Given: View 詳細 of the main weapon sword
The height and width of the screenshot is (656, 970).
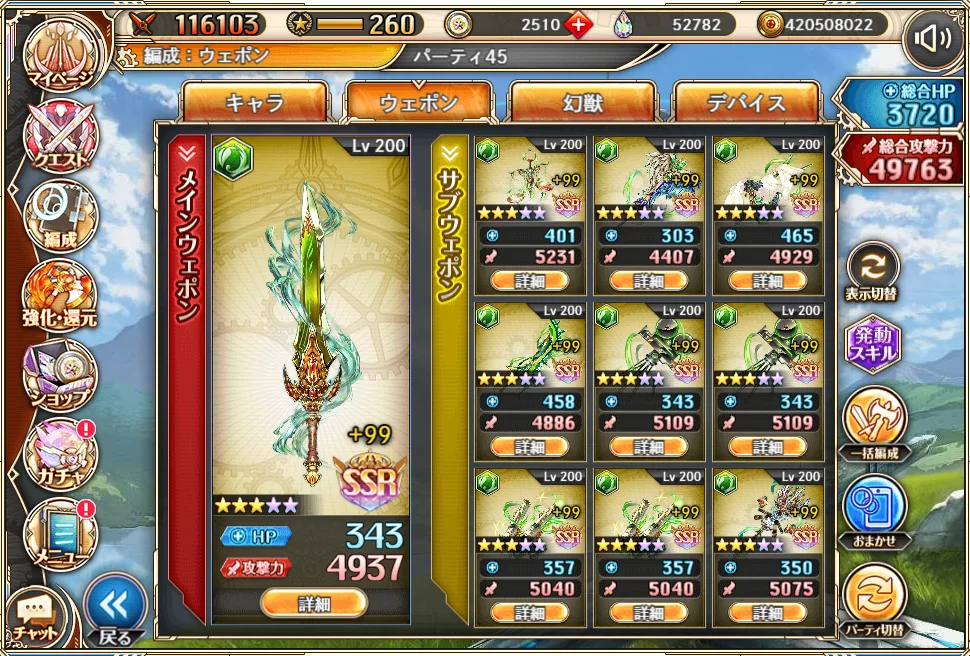Looking at the screenshot, I should 313,603.
